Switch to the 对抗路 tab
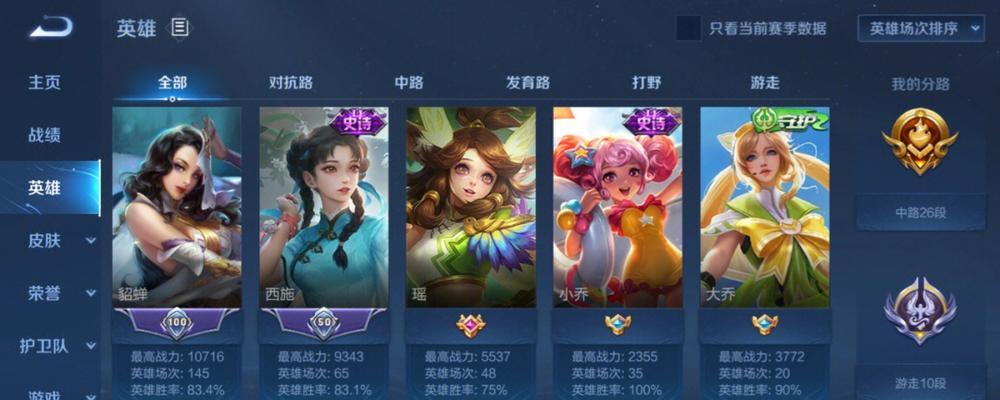The image size is (1000, 400). tap(291, 83)
